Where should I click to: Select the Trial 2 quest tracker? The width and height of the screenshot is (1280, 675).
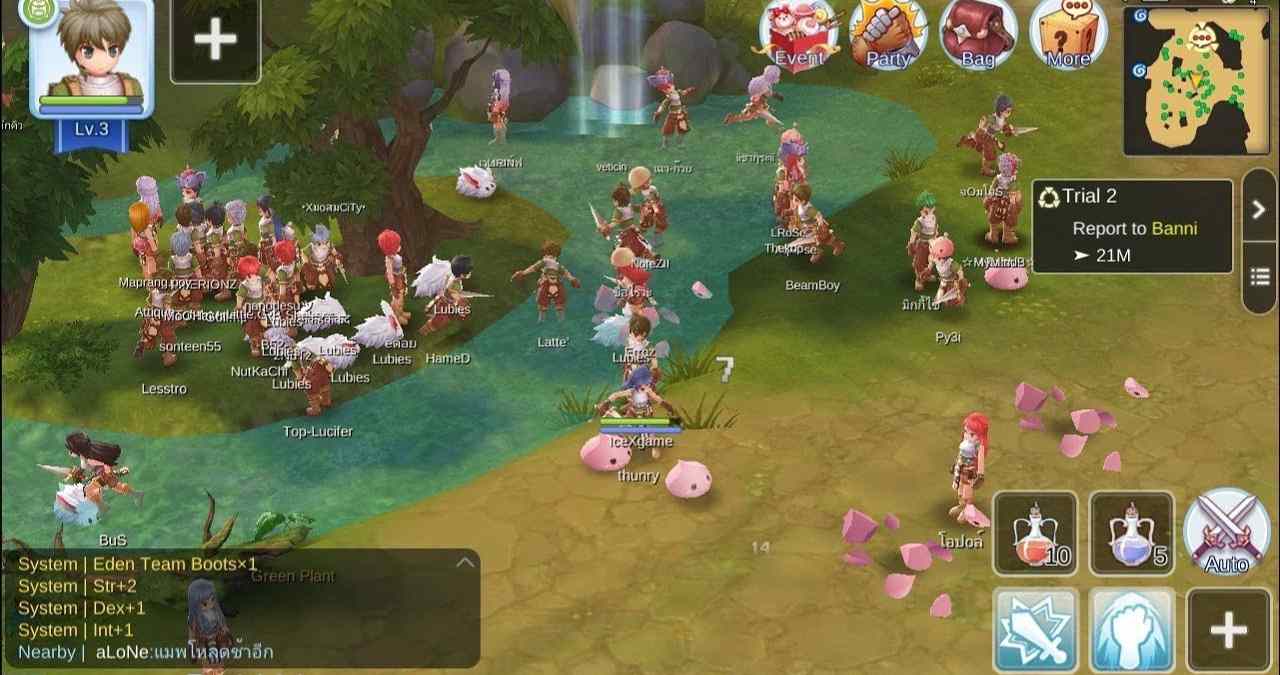(x=1132, y=226)
